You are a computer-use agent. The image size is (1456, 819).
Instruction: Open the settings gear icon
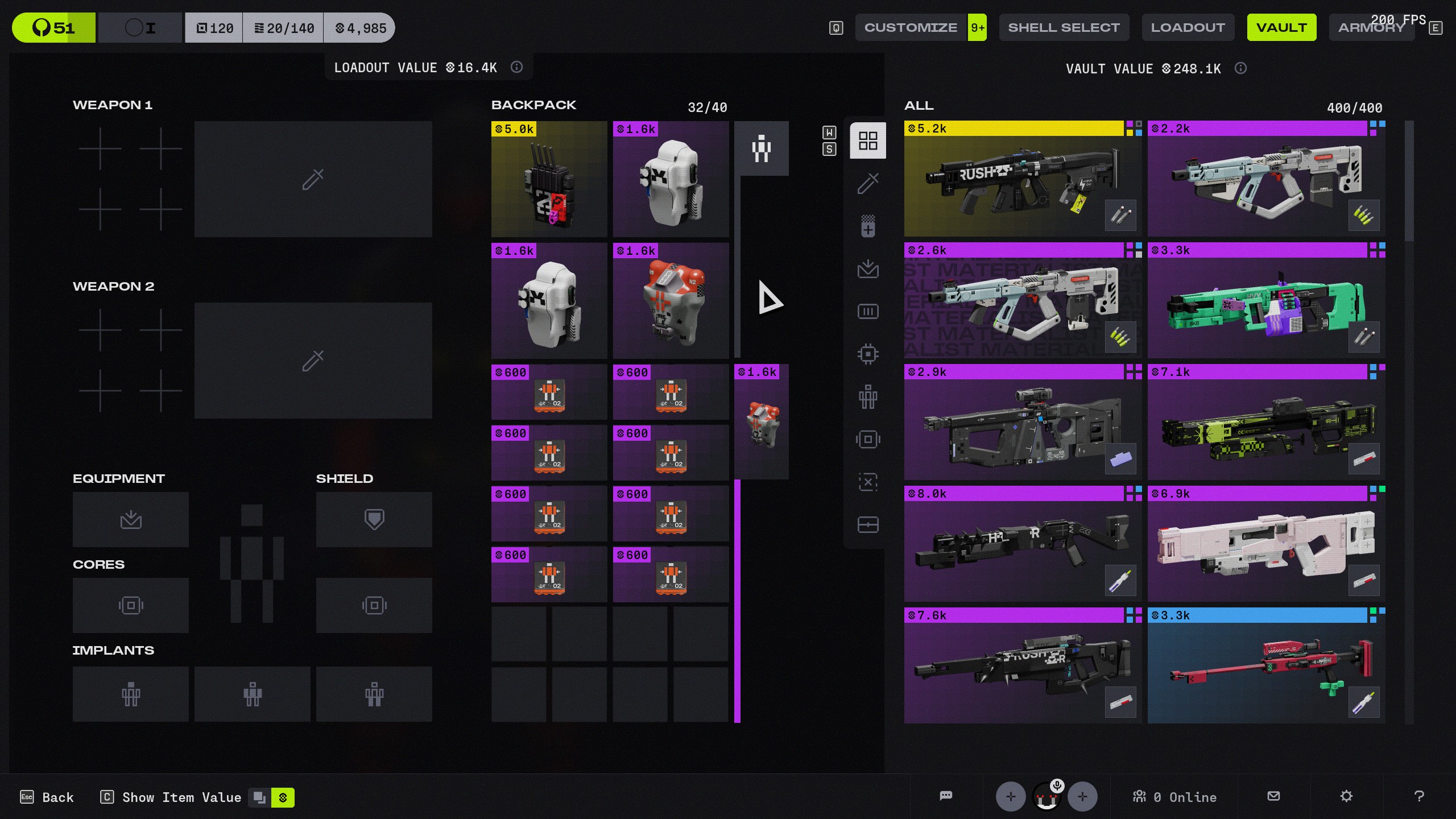coord(1346,796)
